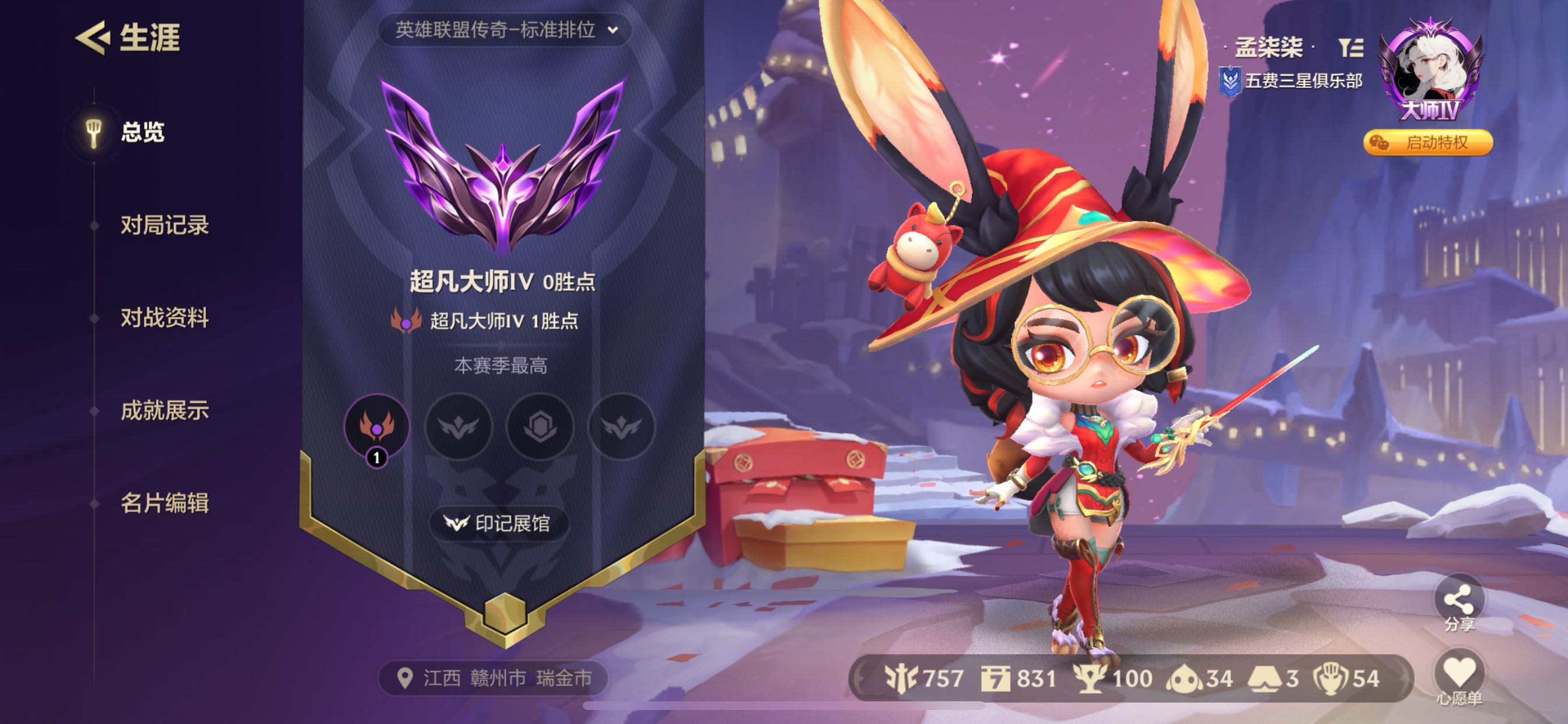Open the 对局记录 match history tab
This screenshot has height=724, width=1568.
point(164,225)
